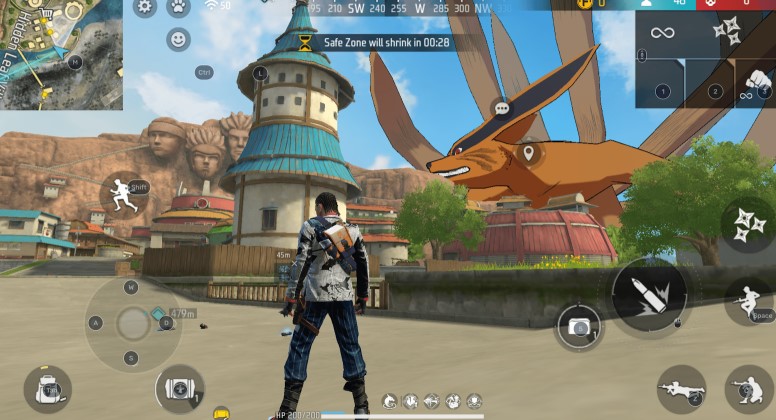The image size is (776, 420).
Task: Select the fist melee weapon slot
Action: (757, 84)
